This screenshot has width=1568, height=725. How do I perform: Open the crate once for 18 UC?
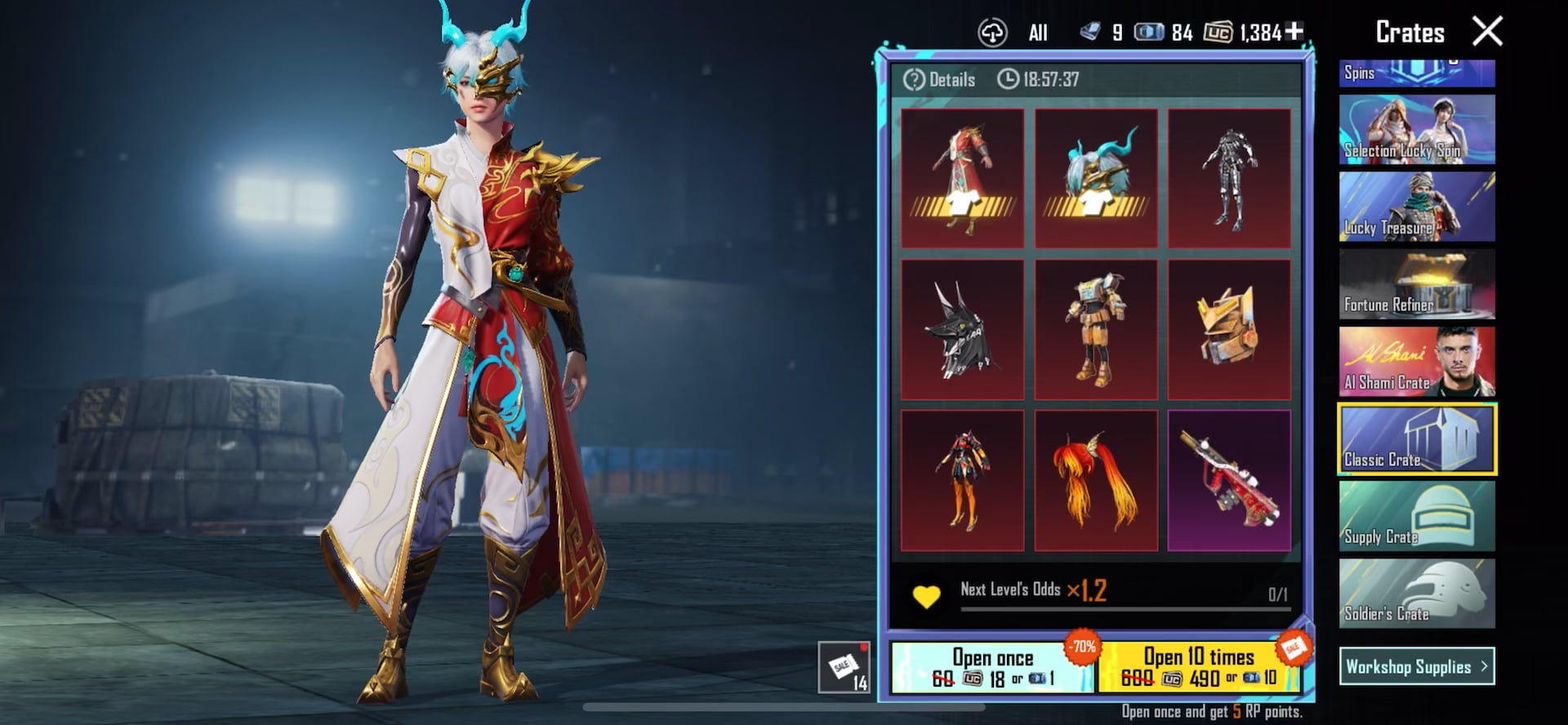pos(992,668)
